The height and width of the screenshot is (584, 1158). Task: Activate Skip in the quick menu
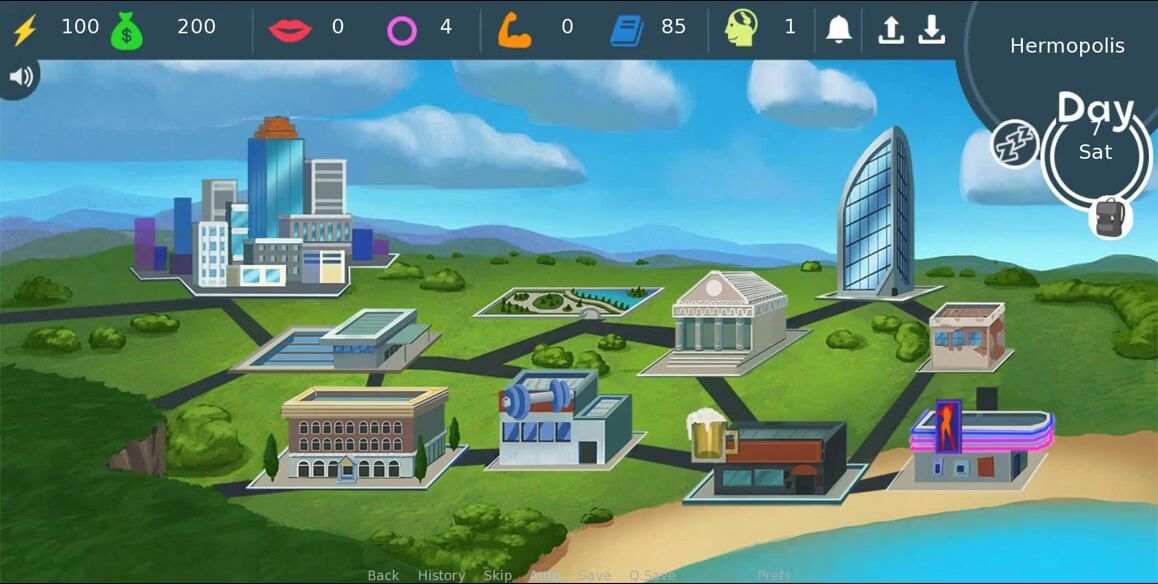[497, 575]
